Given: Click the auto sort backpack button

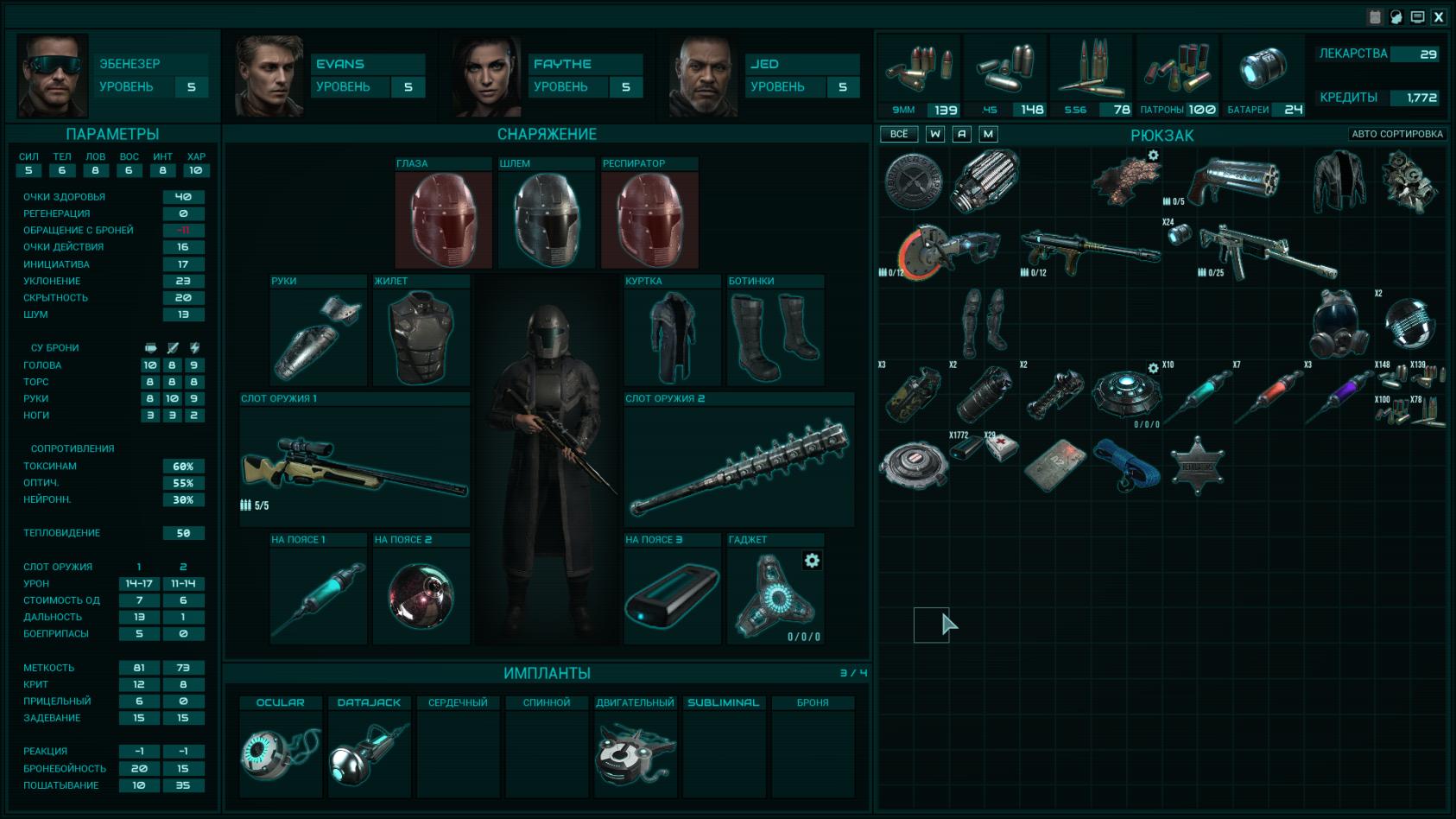Looking at the screenshot, I should coord(1396,134).
